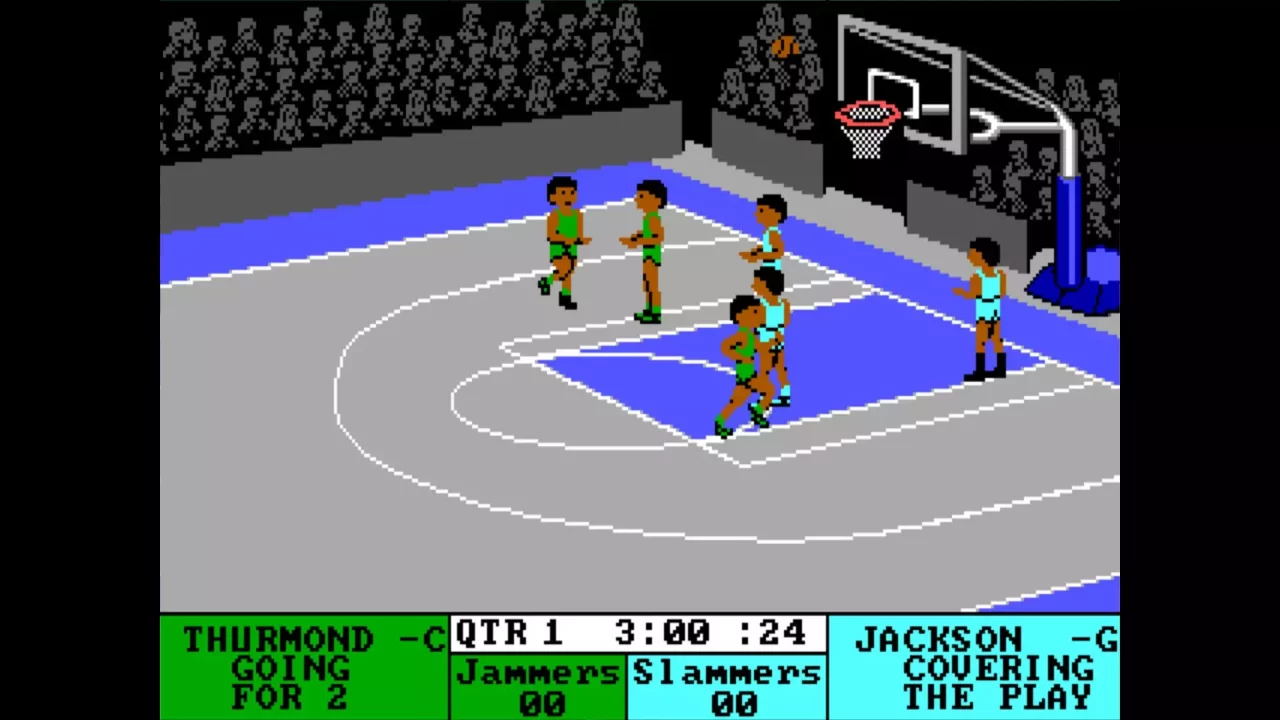Click the white-jersey player near the basket
1280x720 pixels.
[x=770, y=240]
